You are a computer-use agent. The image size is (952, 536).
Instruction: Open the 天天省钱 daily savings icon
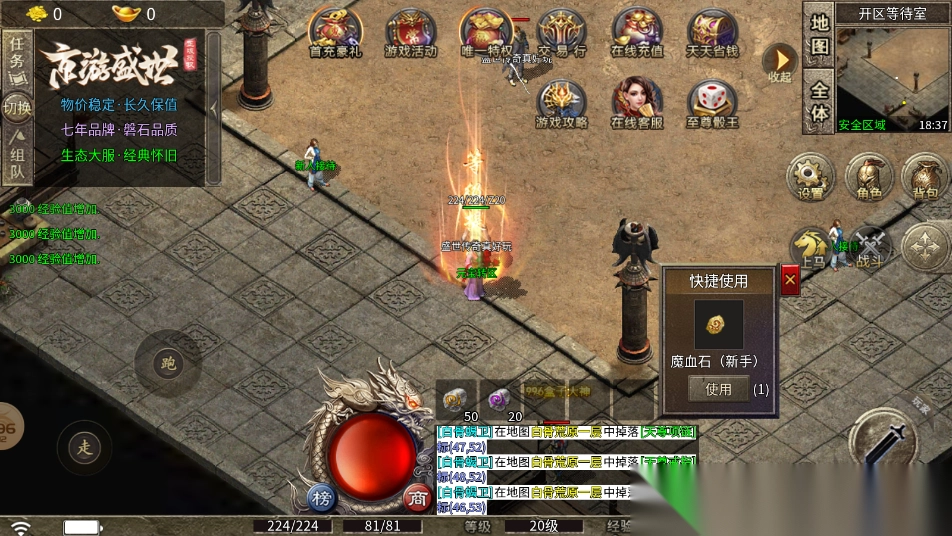tap(713, 32)
